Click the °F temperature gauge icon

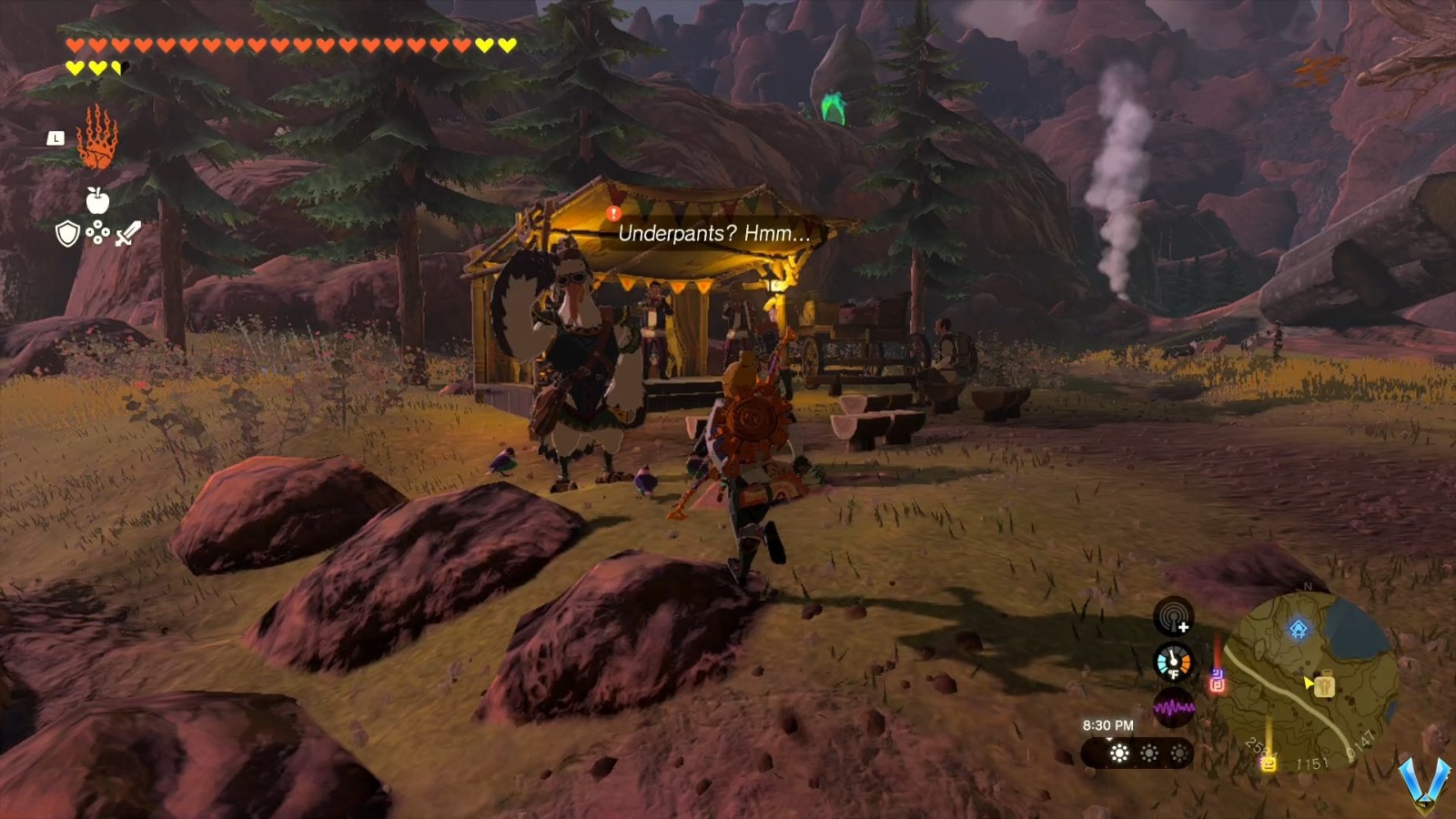[x=1174, y=662]
